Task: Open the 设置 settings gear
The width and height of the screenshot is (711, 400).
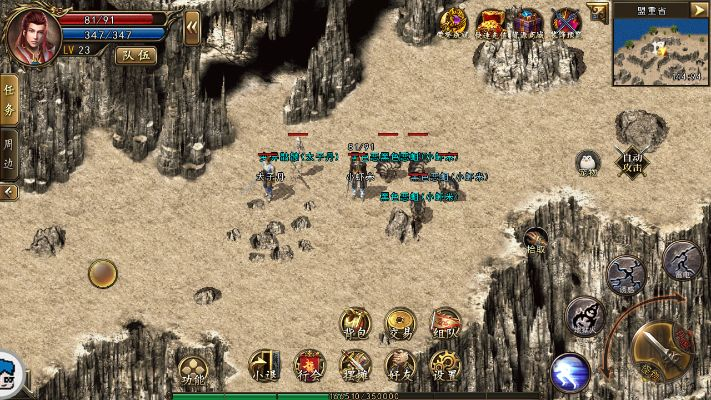Action: [445, 366]
